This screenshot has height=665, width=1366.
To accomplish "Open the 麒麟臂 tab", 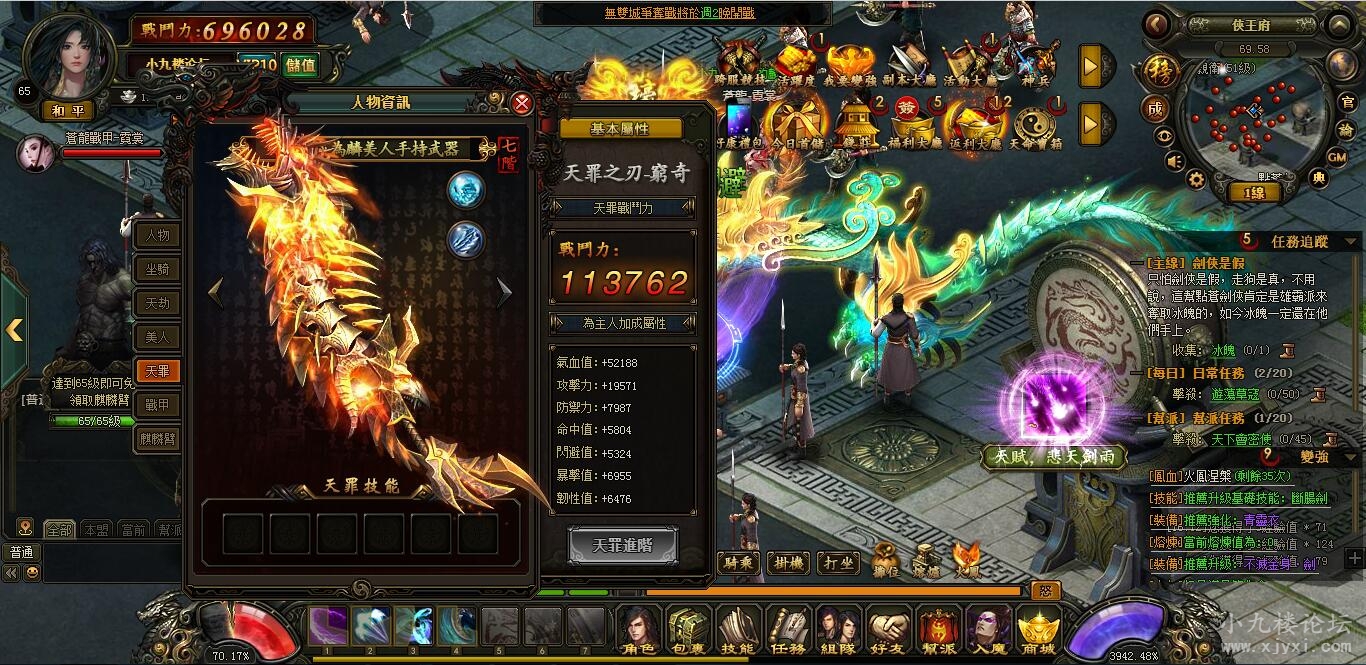I will (x=158, y=439).
